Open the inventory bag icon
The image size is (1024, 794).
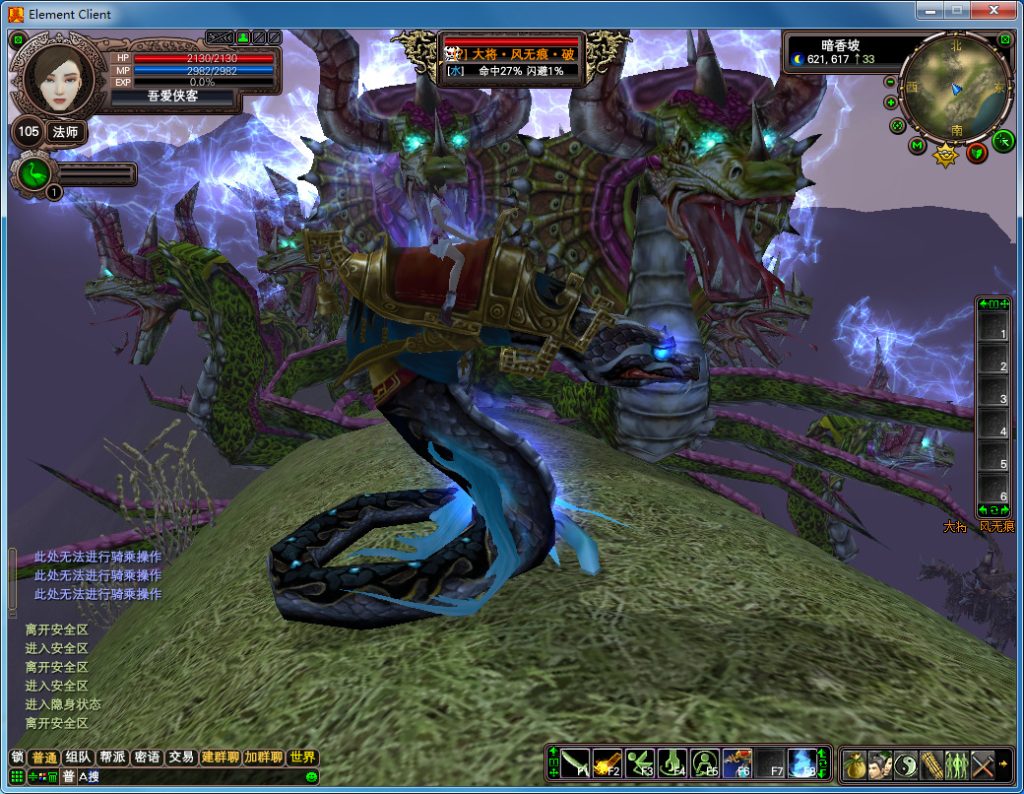(854, 763)
